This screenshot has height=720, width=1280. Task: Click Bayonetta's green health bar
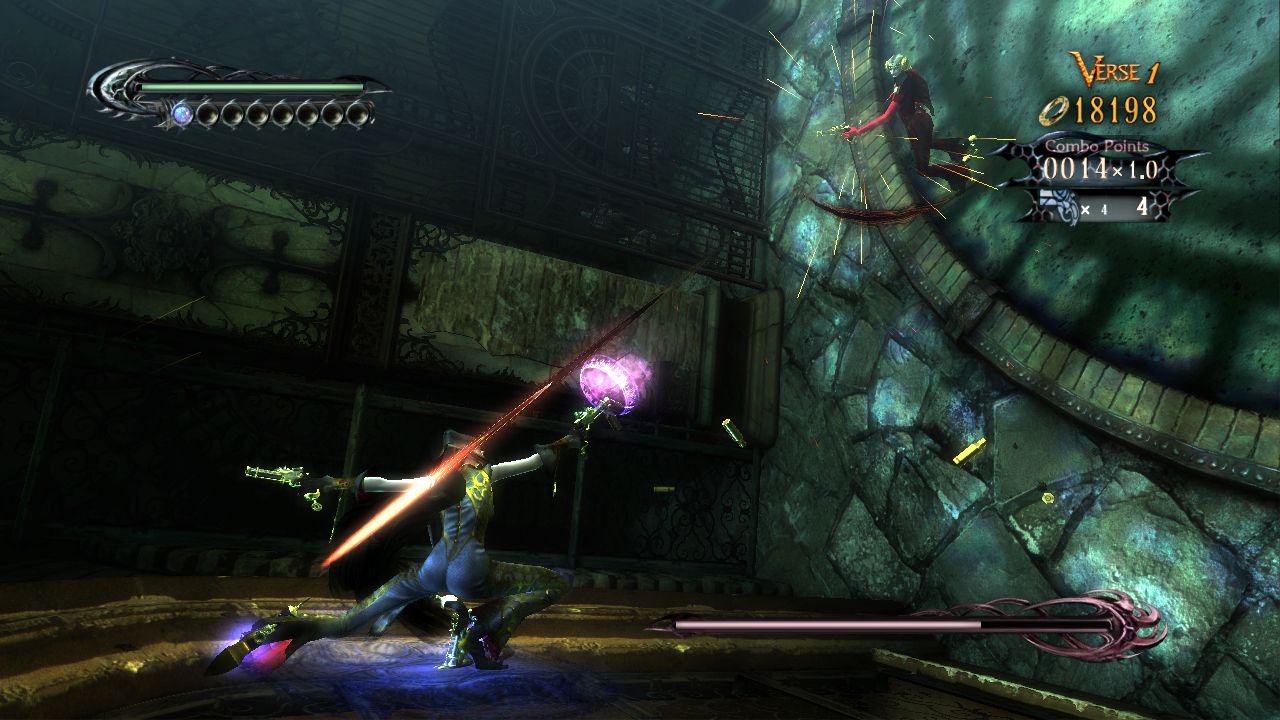[250, 88]
